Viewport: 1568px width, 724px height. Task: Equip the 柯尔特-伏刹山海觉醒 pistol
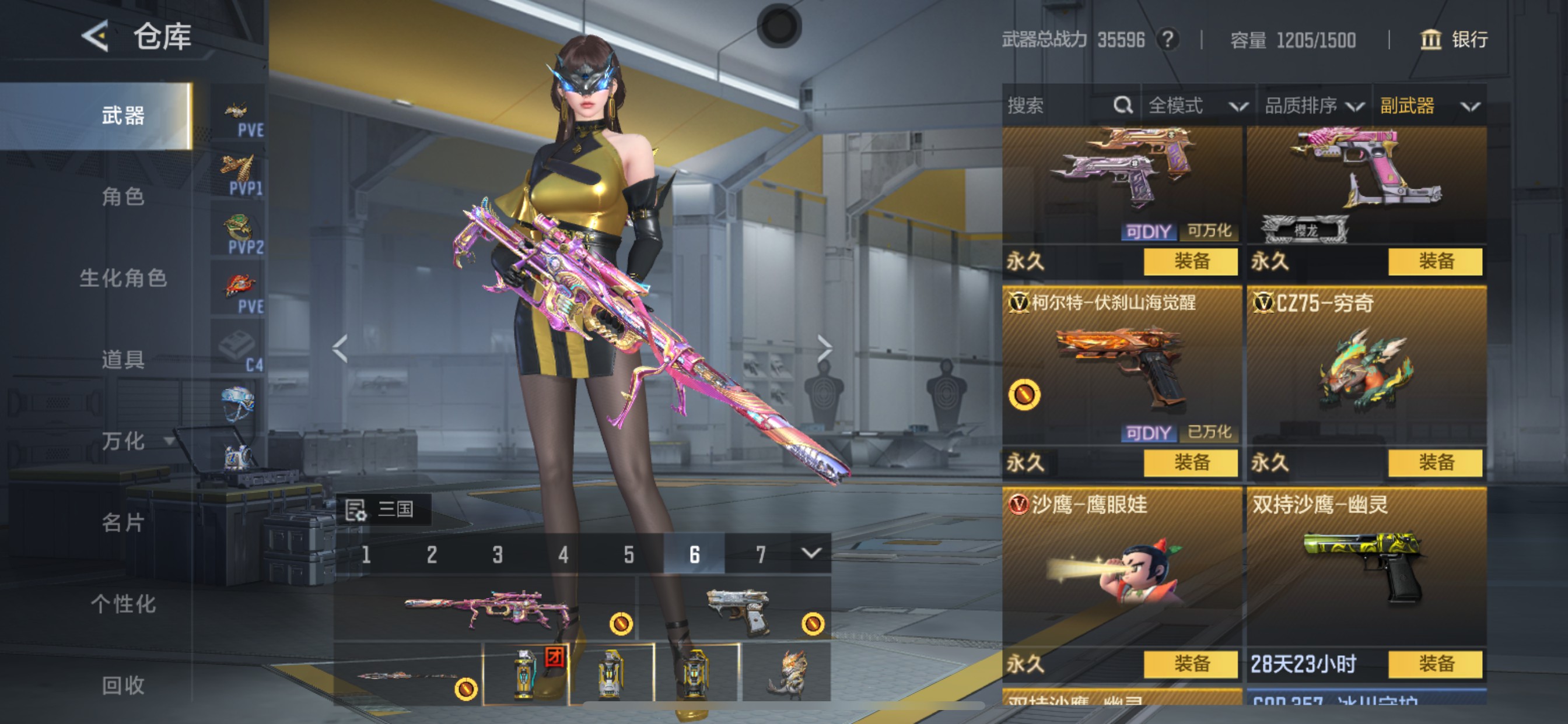1190,463
